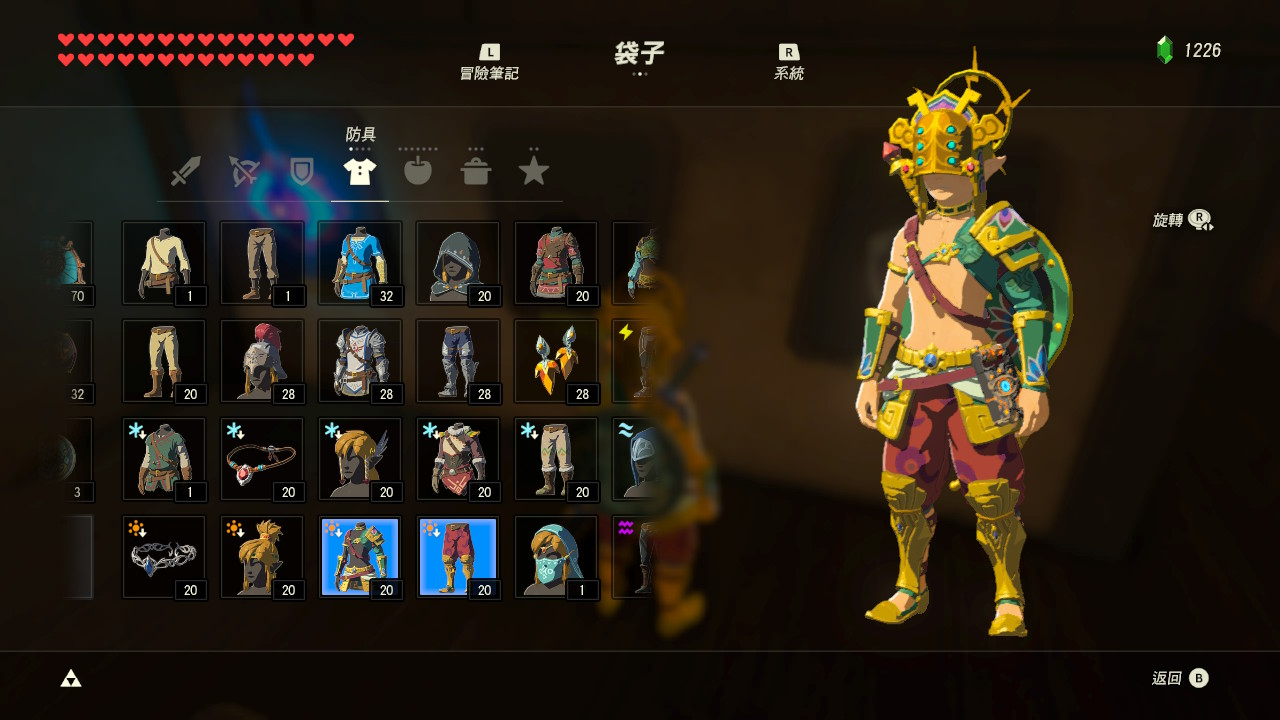Image resolution: width=1280 pixels, height=720 pixels.
Task: Unequip the equipped red Desert Voe trousers
Action: [457, 553]
